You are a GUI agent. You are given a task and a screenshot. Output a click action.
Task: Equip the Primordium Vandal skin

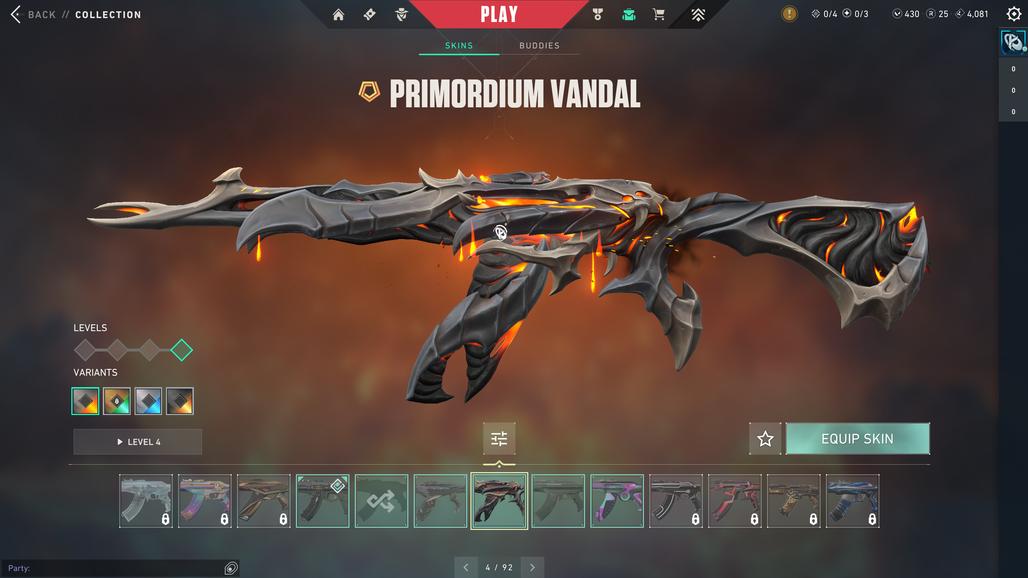point(857,439)
